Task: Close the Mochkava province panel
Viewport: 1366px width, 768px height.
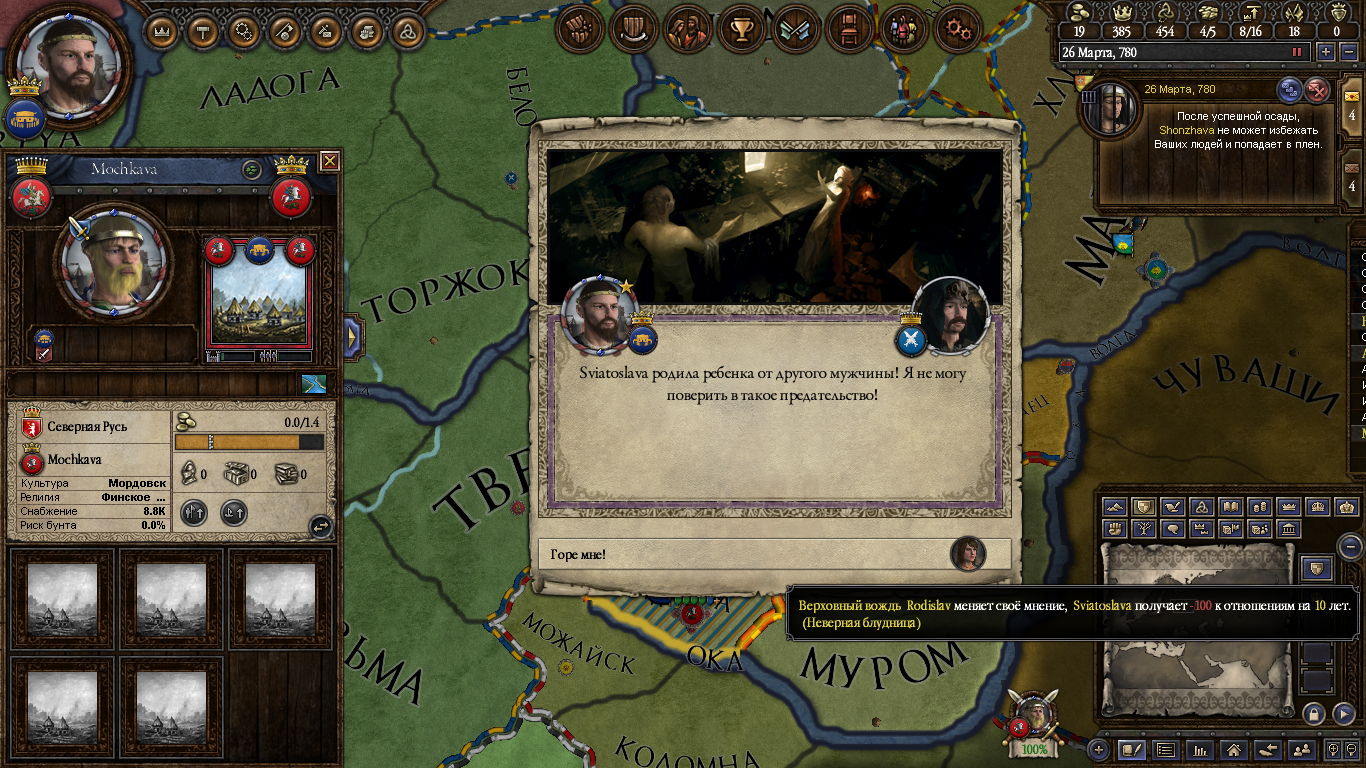Action: tap(329, 161)
